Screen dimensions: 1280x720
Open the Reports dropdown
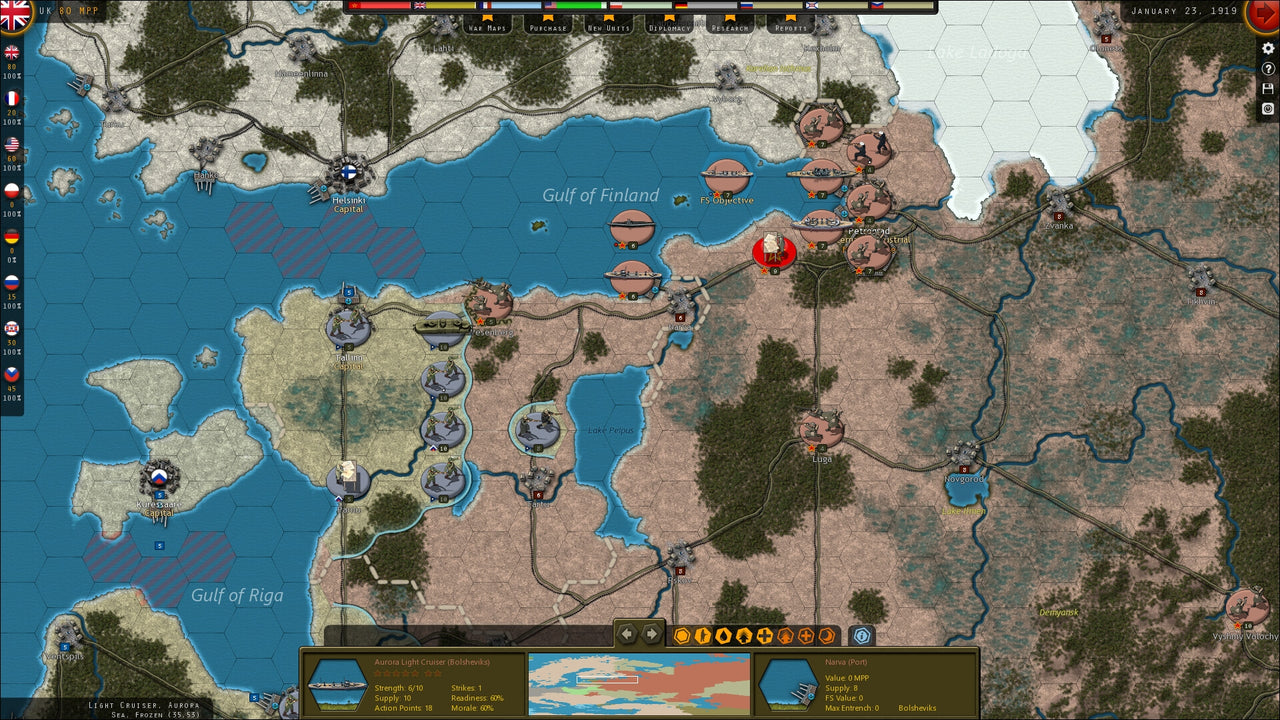pos(790,29)
